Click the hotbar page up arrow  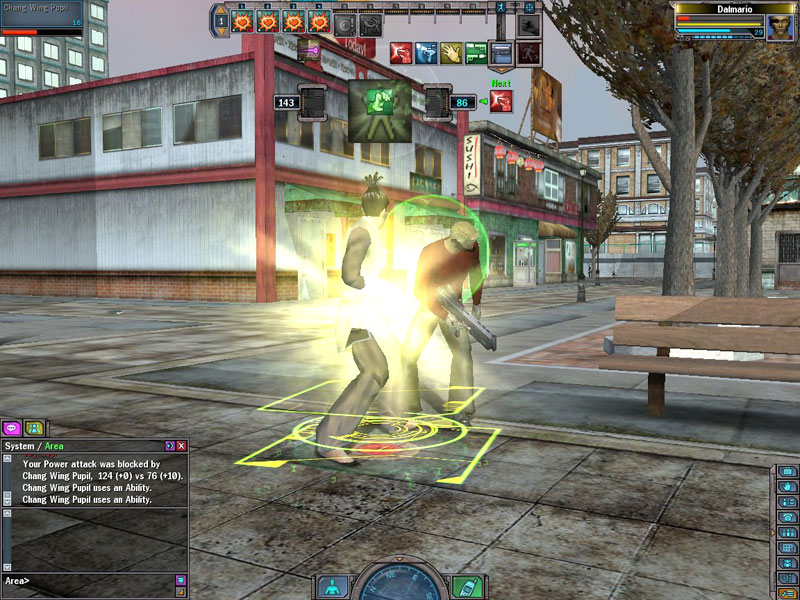[222, 9]
